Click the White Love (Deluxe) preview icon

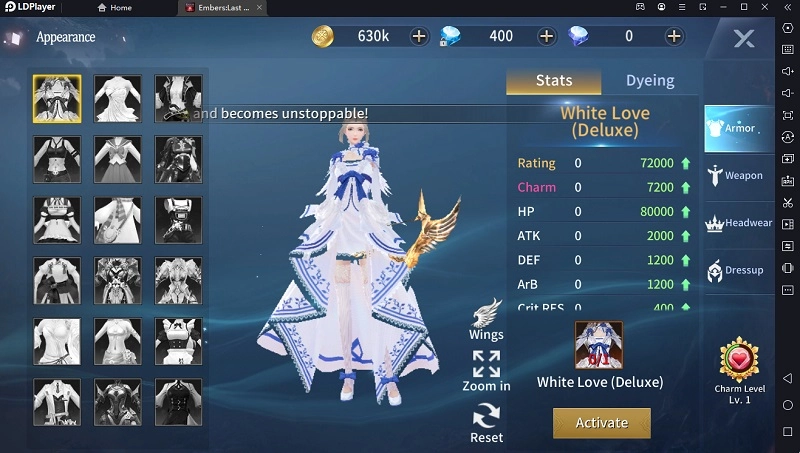599,345
